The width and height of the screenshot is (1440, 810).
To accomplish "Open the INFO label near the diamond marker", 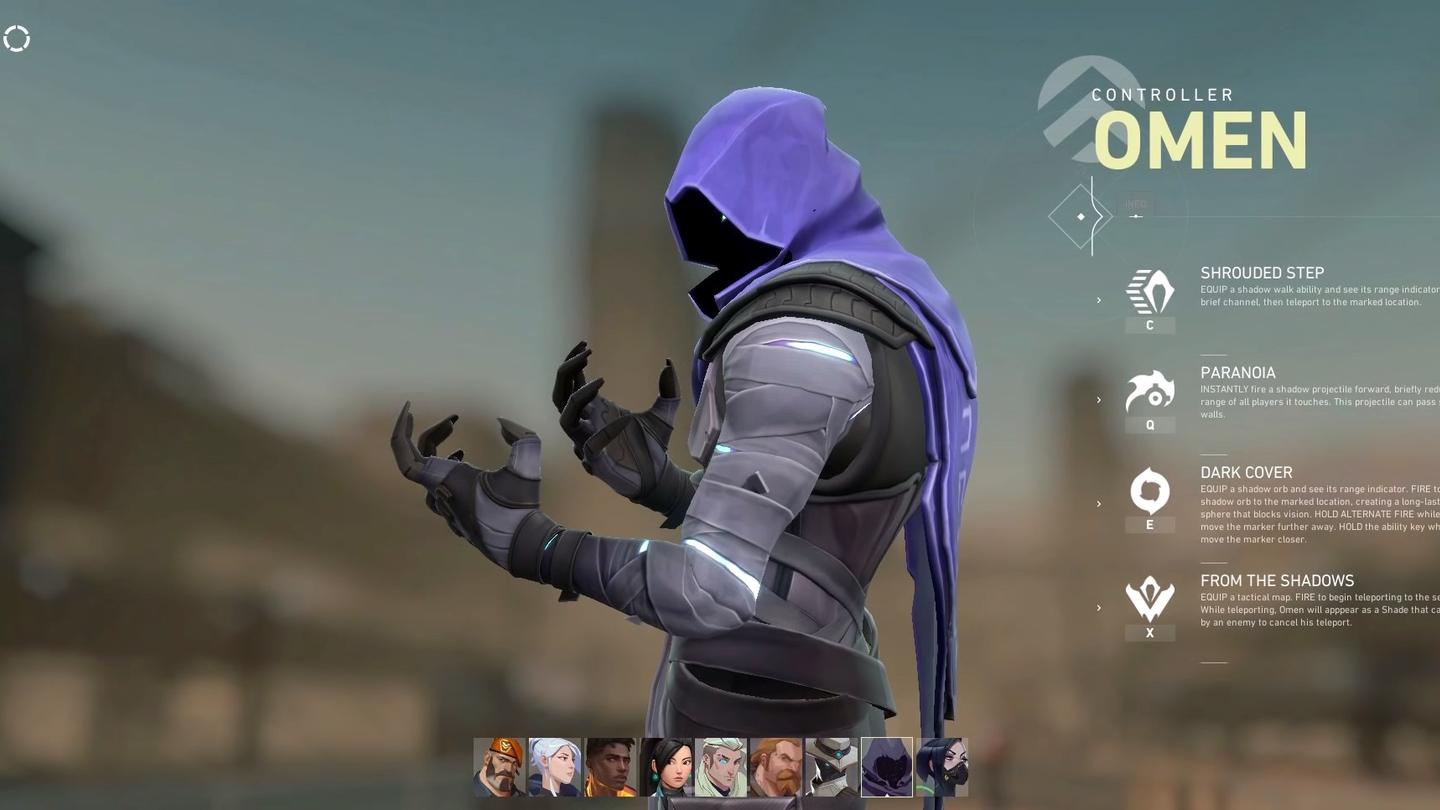I will click(1135, 203).
